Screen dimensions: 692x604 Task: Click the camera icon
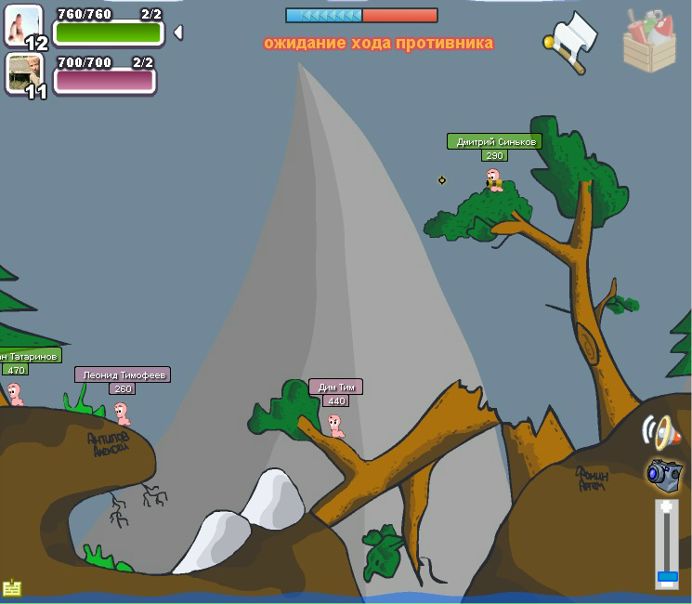(x=662, y=473)
